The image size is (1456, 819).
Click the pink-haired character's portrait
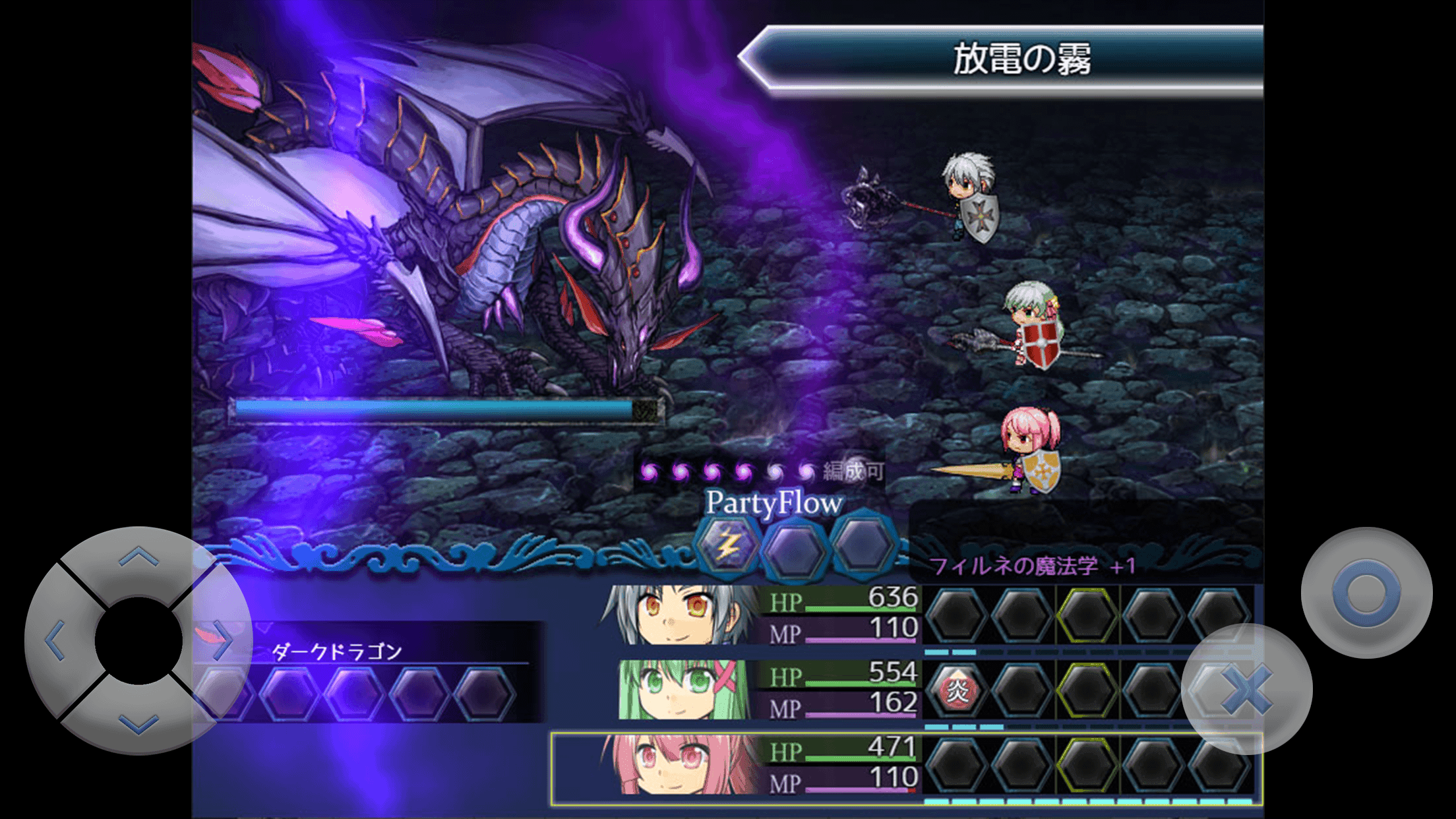click(x=679, y=765)
